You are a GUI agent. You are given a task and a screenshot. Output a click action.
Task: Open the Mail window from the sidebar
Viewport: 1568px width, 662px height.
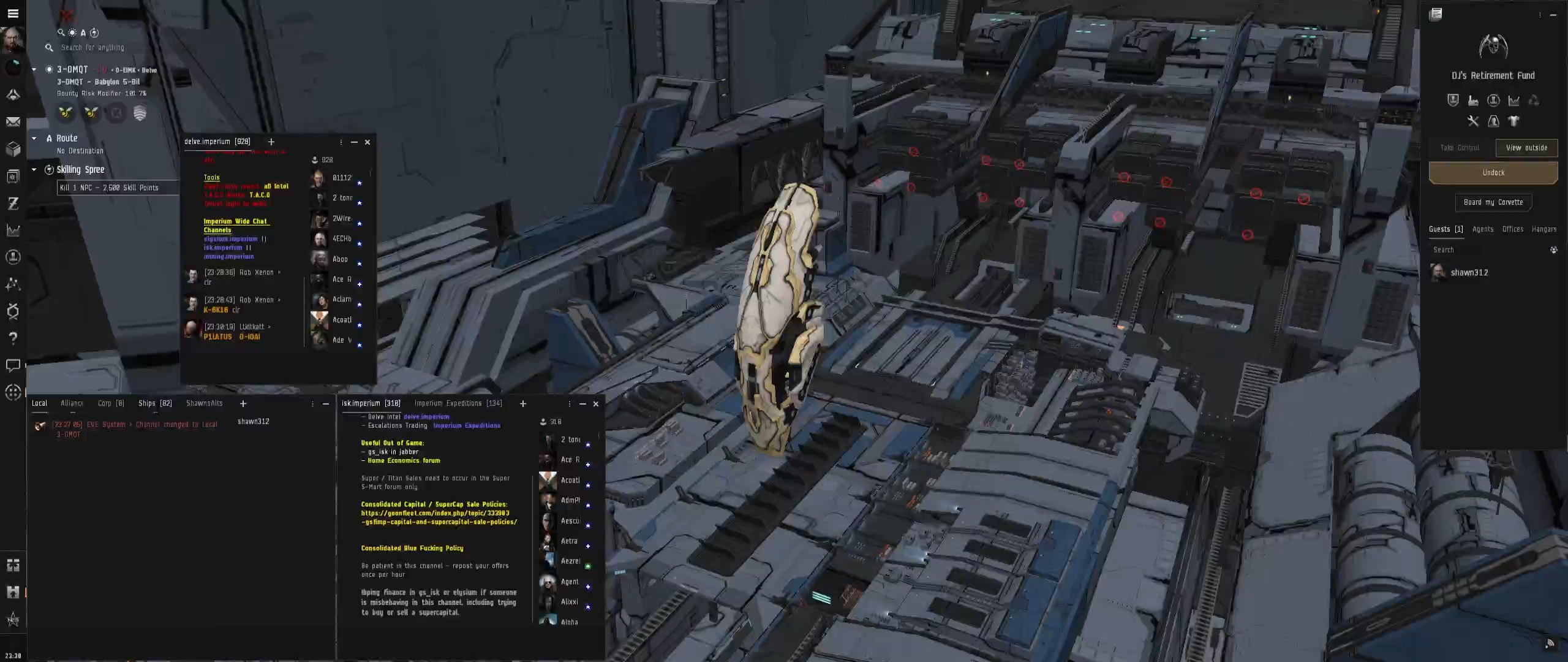click(13, 121)
